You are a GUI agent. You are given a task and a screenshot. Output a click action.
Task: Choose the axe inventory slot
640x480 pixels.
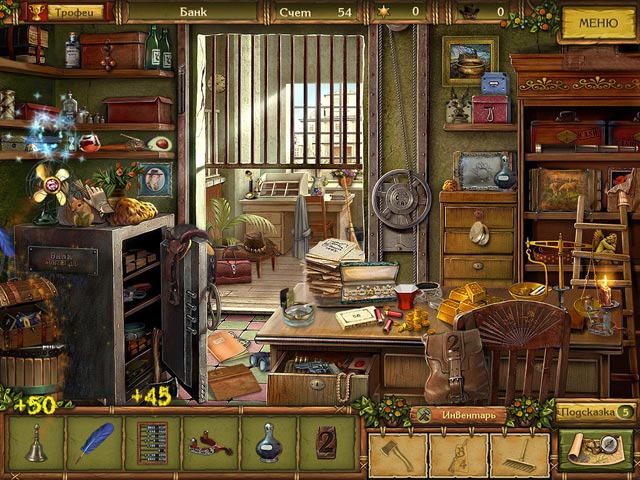coord(398,455)
